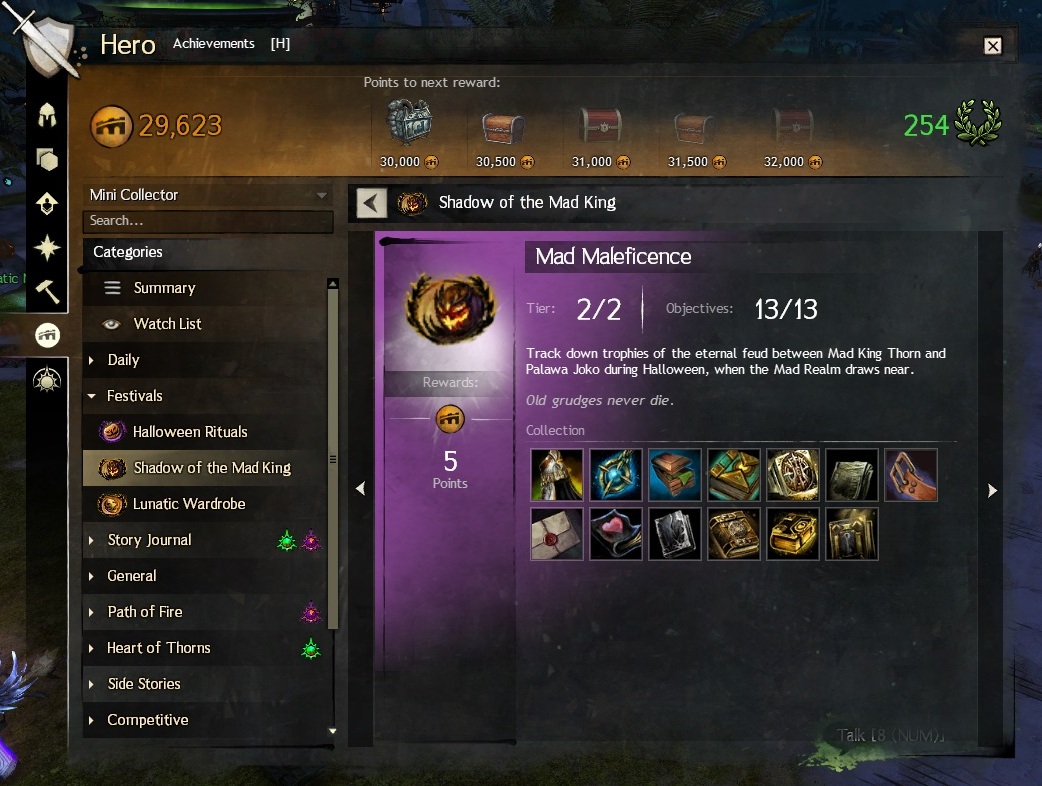Screen dimensions: 1042x786
Task: Expand the Story Journal category
Action: pyautogui.click(x=149, y=540)
